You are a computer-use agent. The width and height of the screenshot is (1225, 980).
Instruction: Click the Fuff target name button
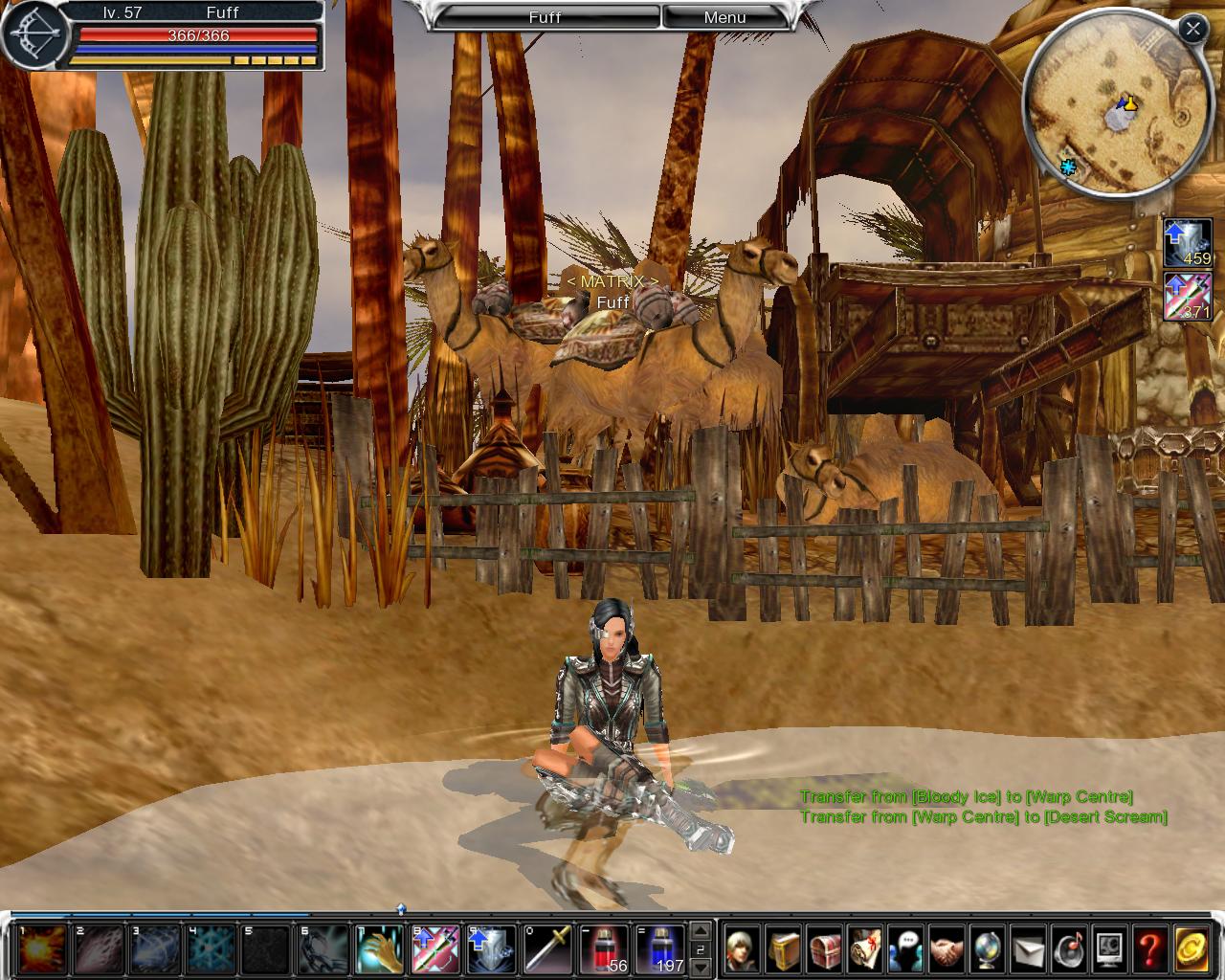pyautogui.click(x=546, y=17)
